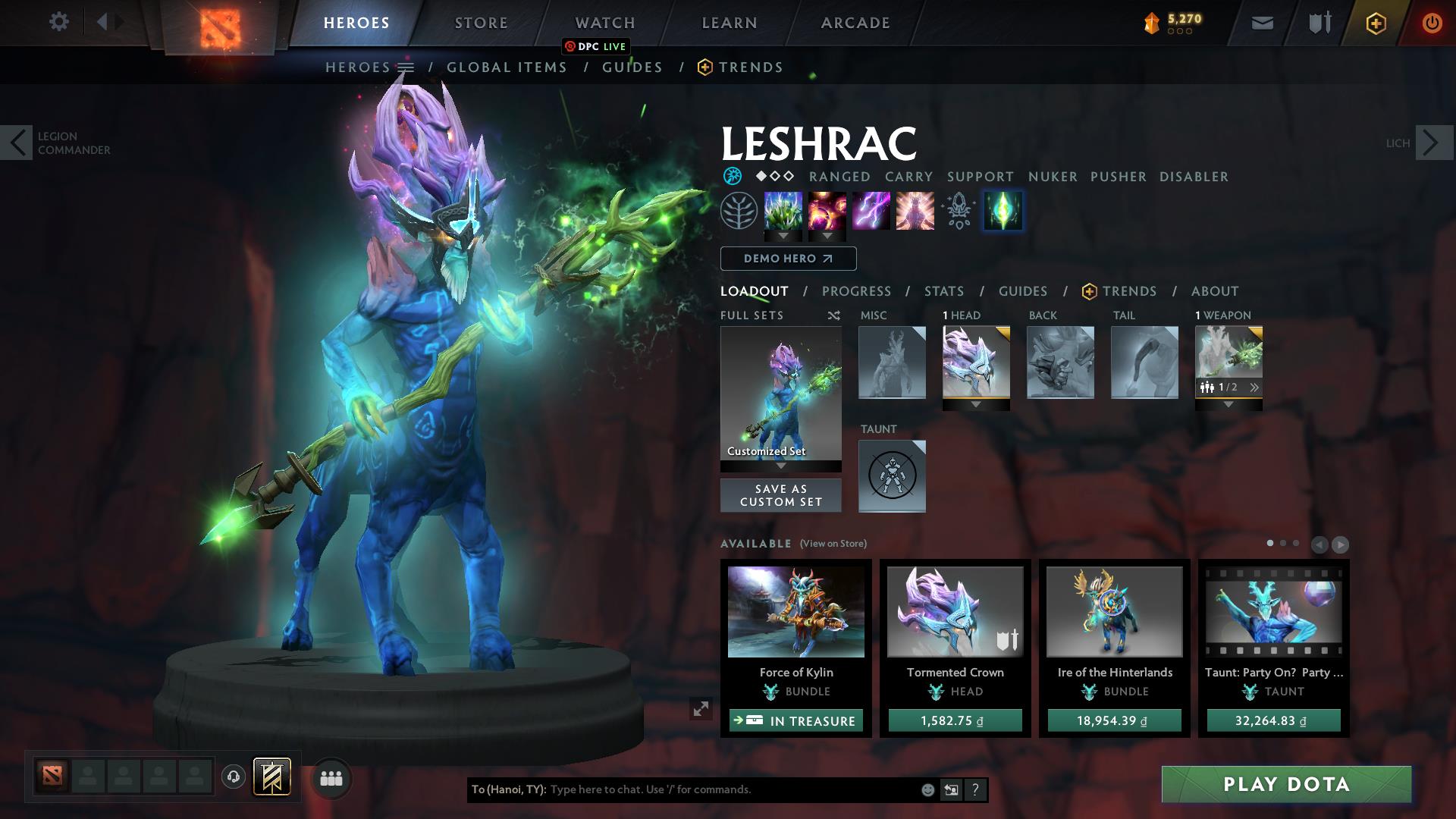Click the expand-to-fullscreen arrows near the hero model

[x=701, y=709]
